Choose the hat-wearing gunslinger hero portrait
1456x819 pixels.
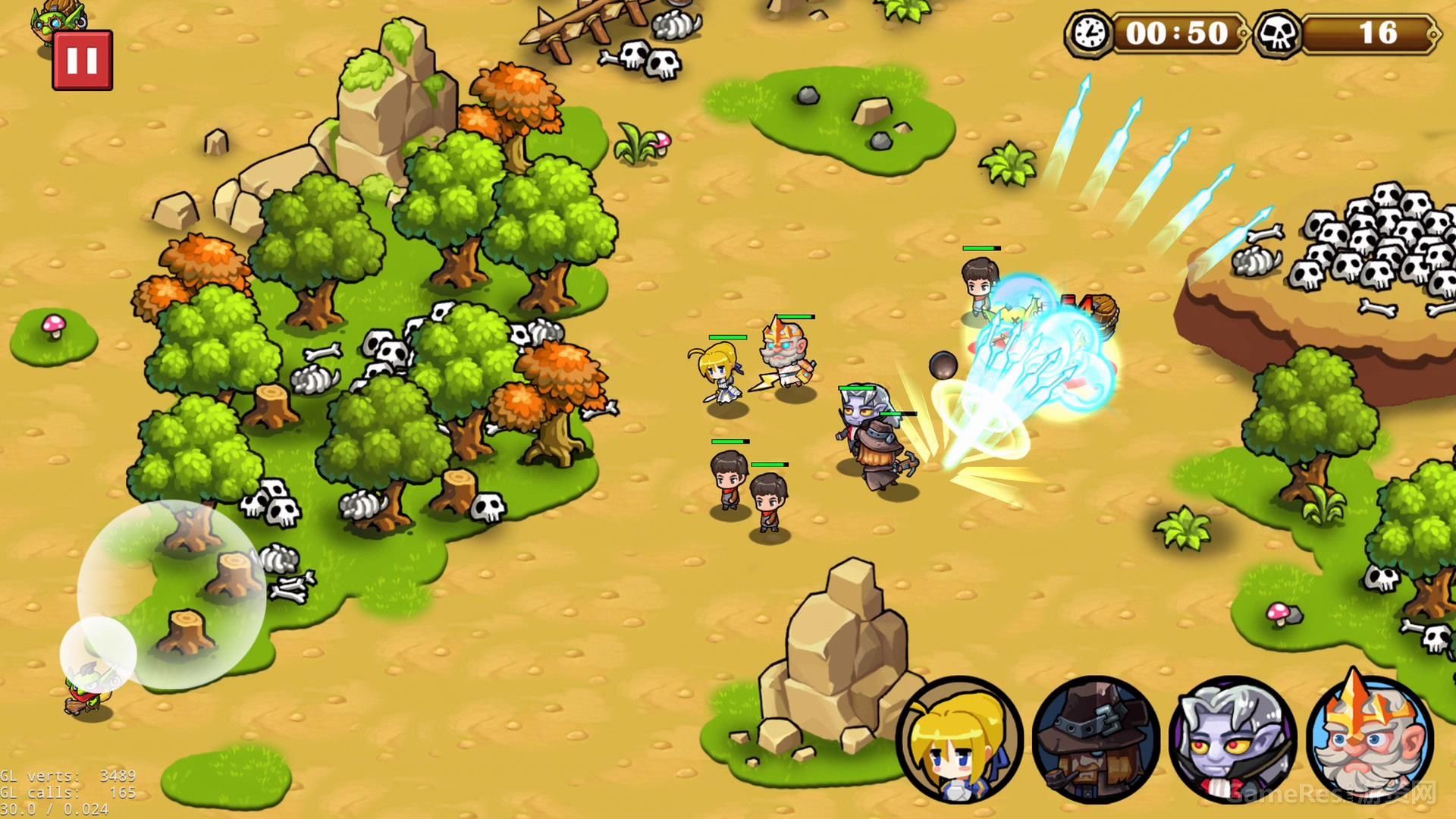(1096, 740)
